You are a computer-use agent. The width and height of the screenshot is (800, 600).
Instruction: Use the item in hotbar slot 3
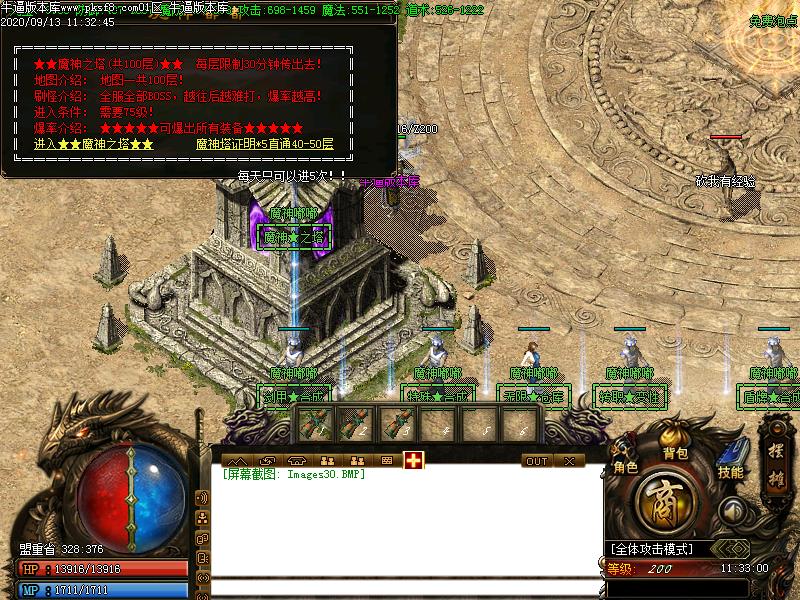[x=397, y=425]
